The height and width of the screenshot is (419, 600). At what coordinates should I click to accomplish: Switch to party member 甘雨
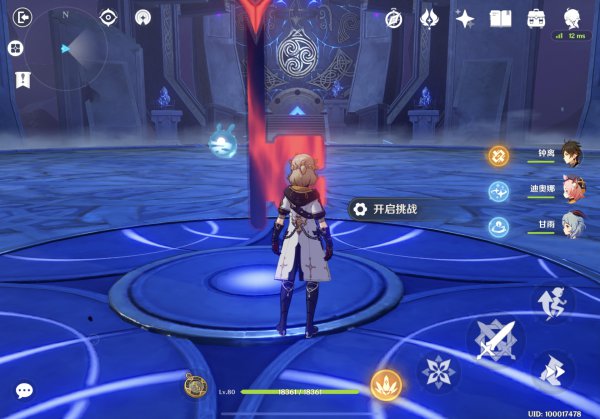tap(571, 225)
